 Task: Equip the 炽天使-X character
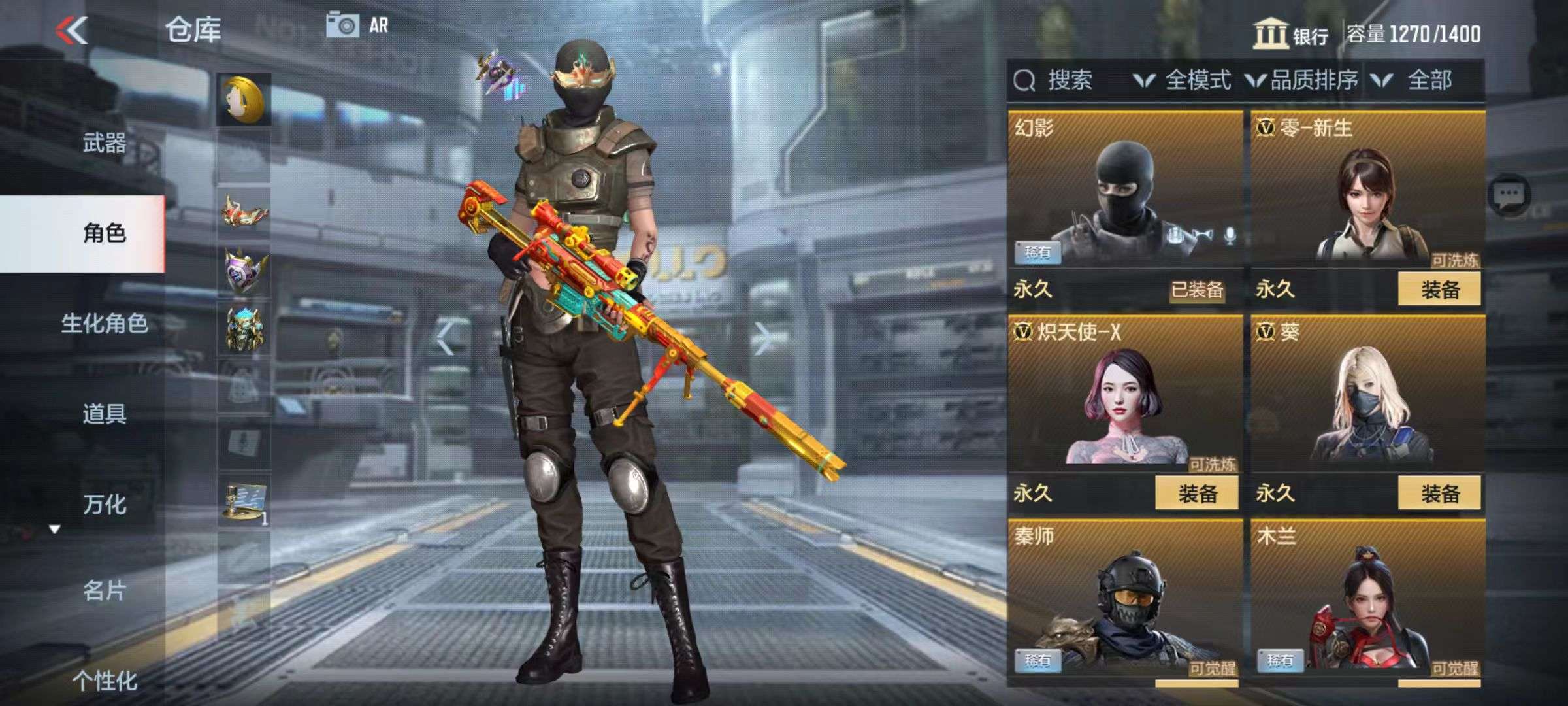click(1196, 494)
